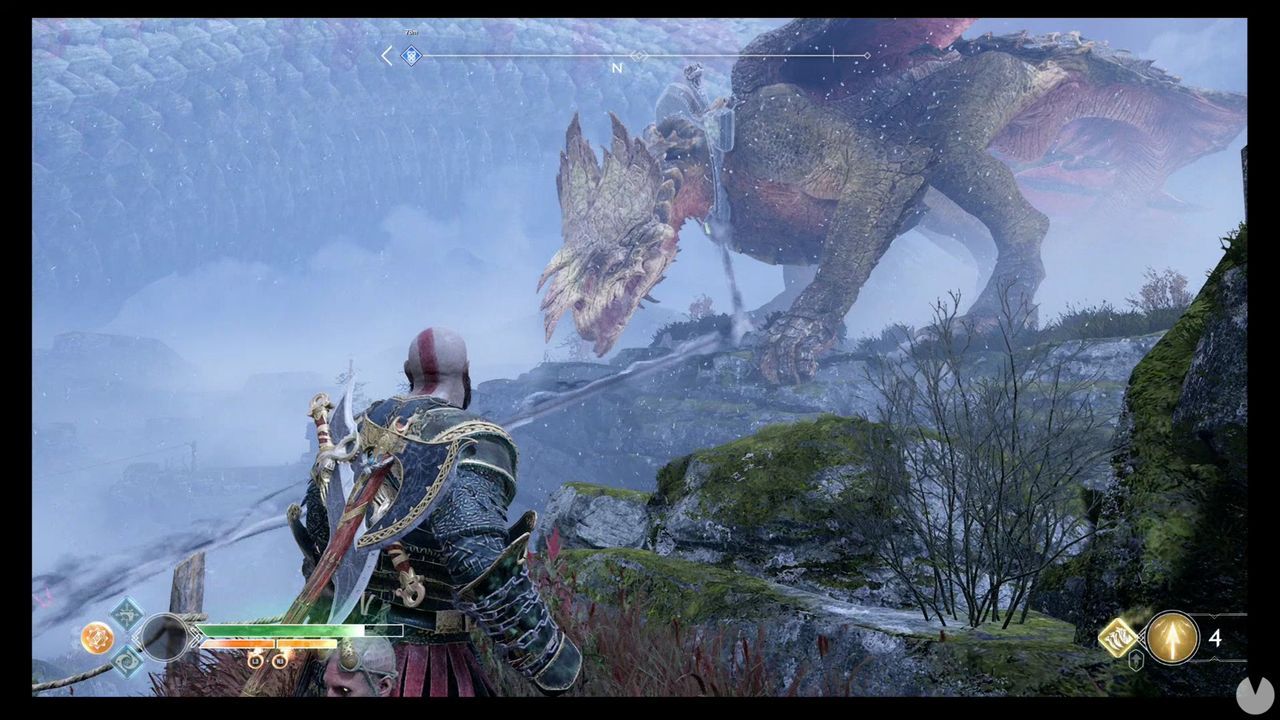Click the small shield upgrade crest icon
The height and width of the screenshot is (720, 1280).
click(1136, 660)
